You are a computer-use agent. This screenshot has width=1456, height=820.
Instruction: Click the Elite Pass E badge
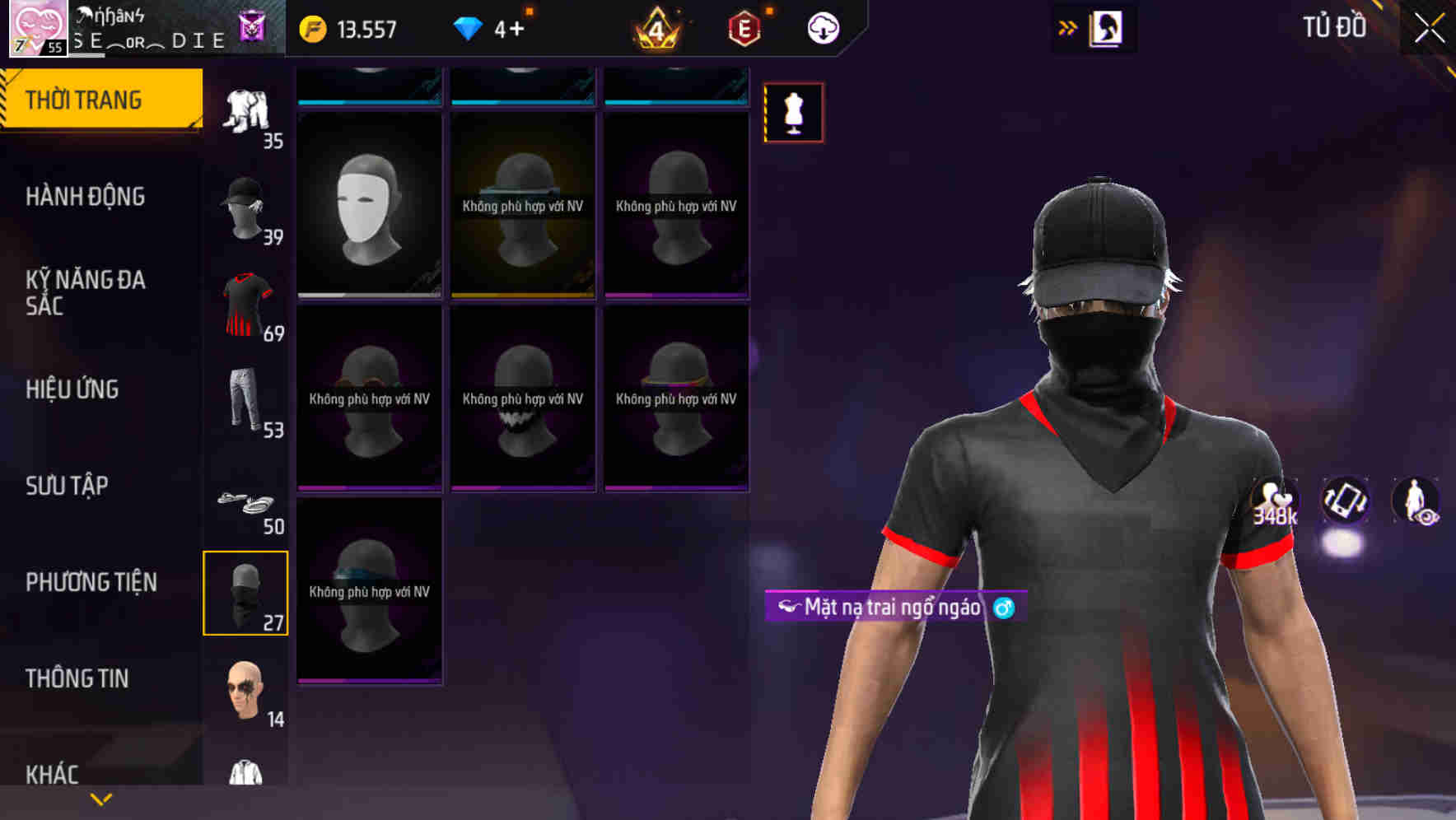click(742, 27)
